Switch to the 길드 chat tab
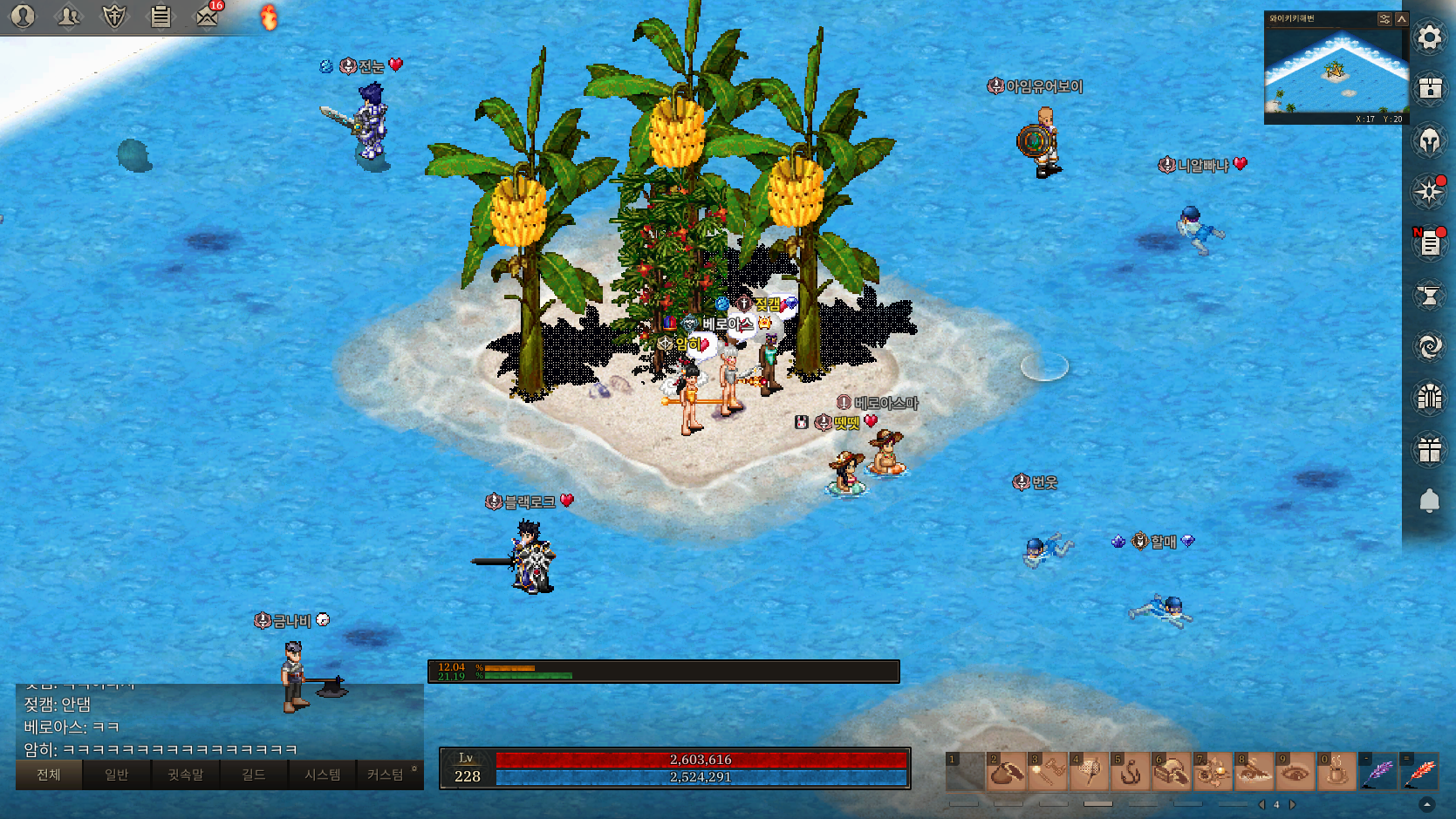This screenshot has height=819, width=1456. [x=253, y=775]
